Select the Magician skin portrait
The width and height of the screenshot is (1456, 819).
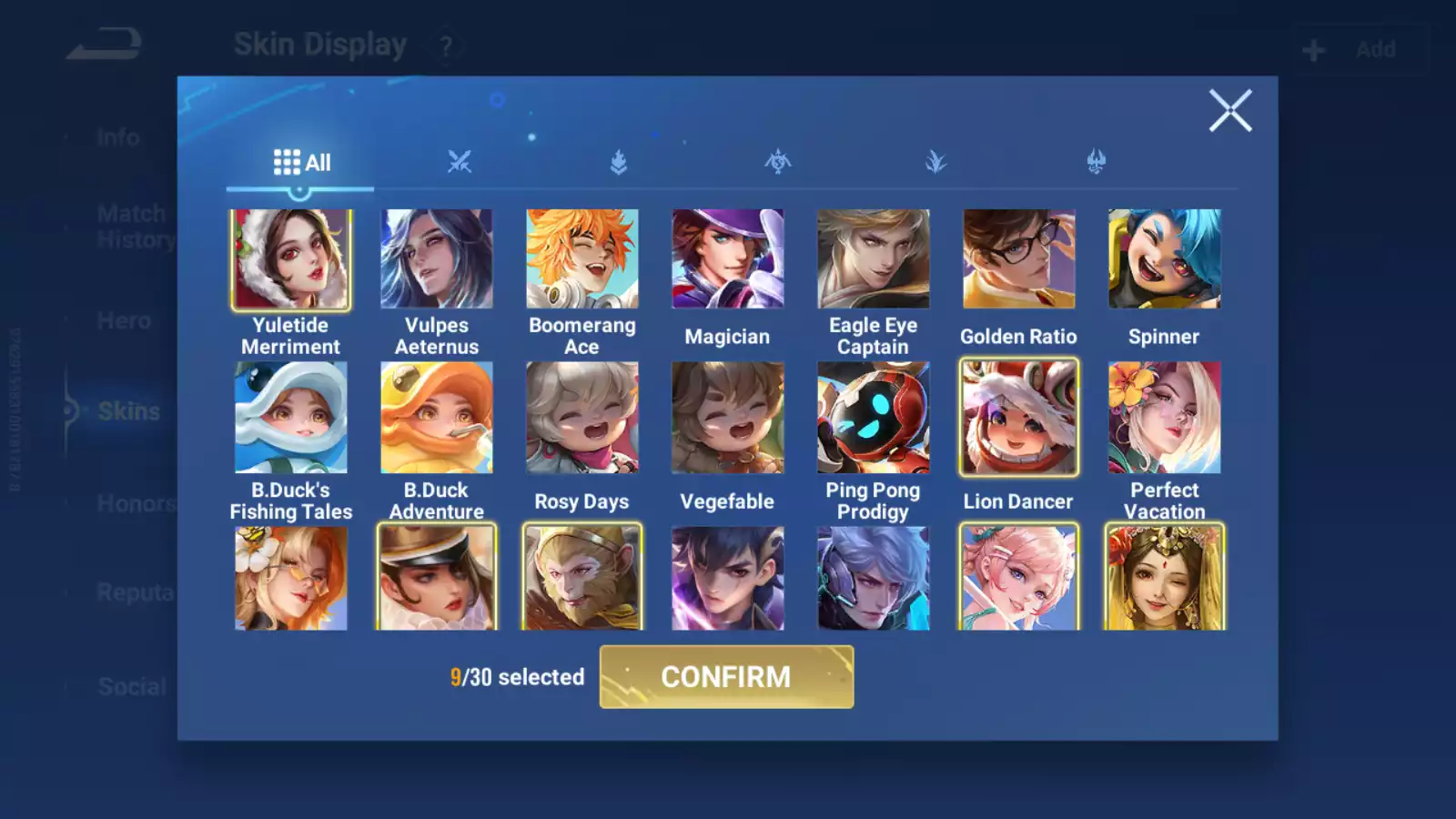pyautogui.click(x=727, y=259)
